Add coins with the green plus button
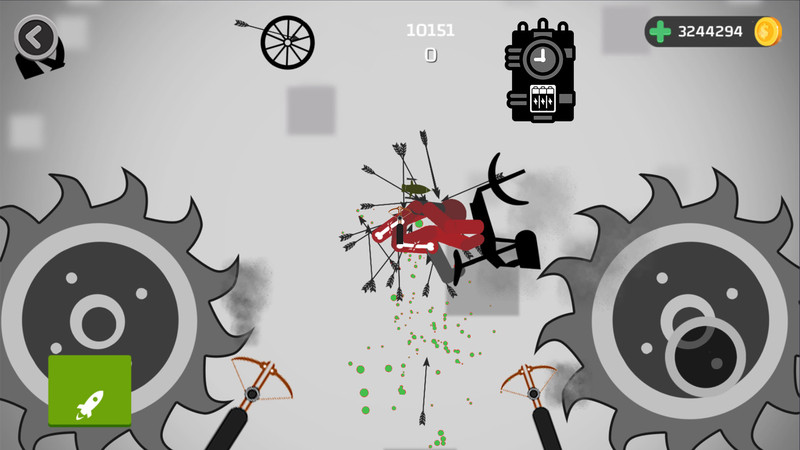800x450 pixels. coord(660,32)
